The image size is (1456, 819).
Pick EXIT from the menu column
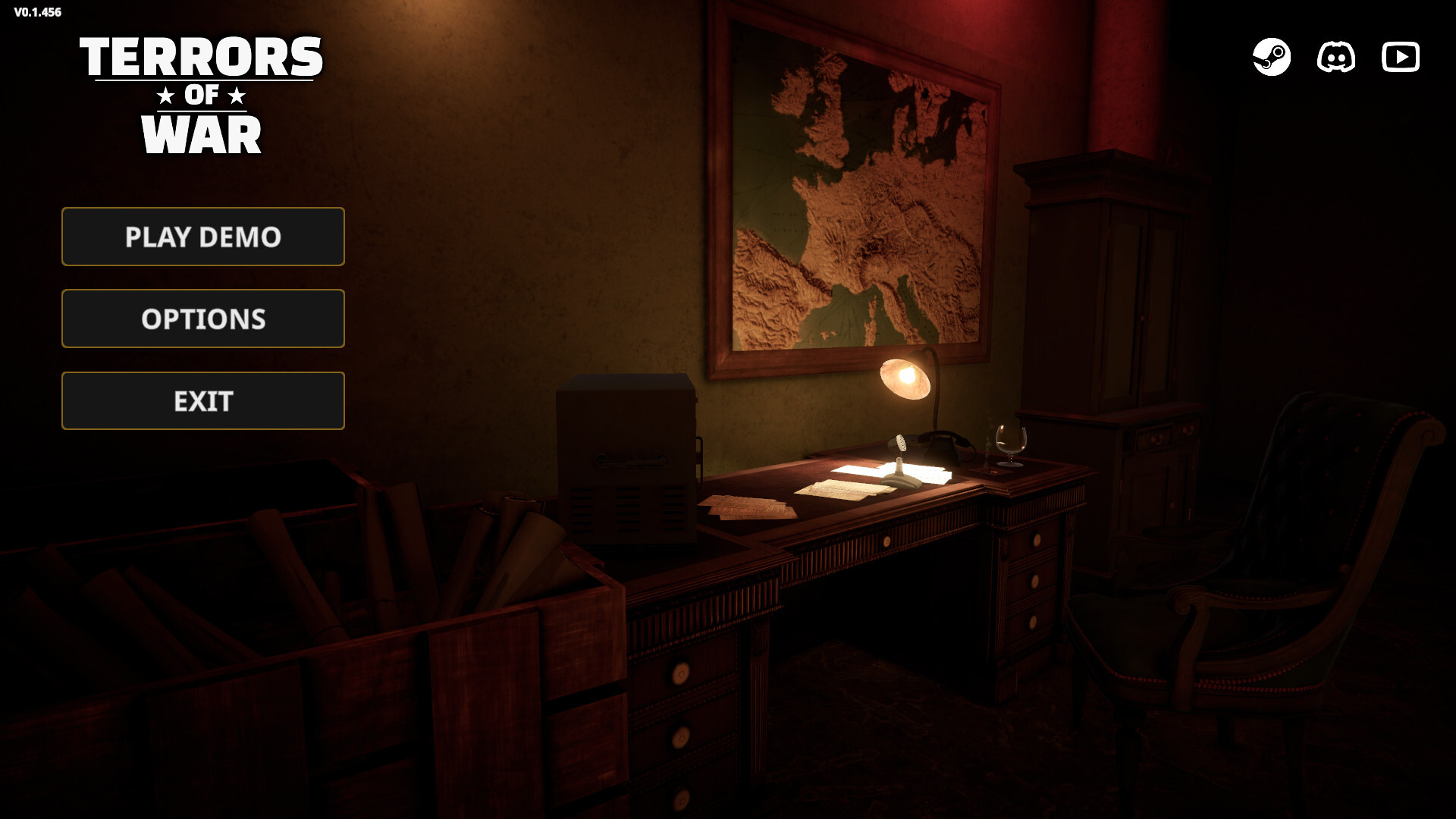click(x=202, y=400)
